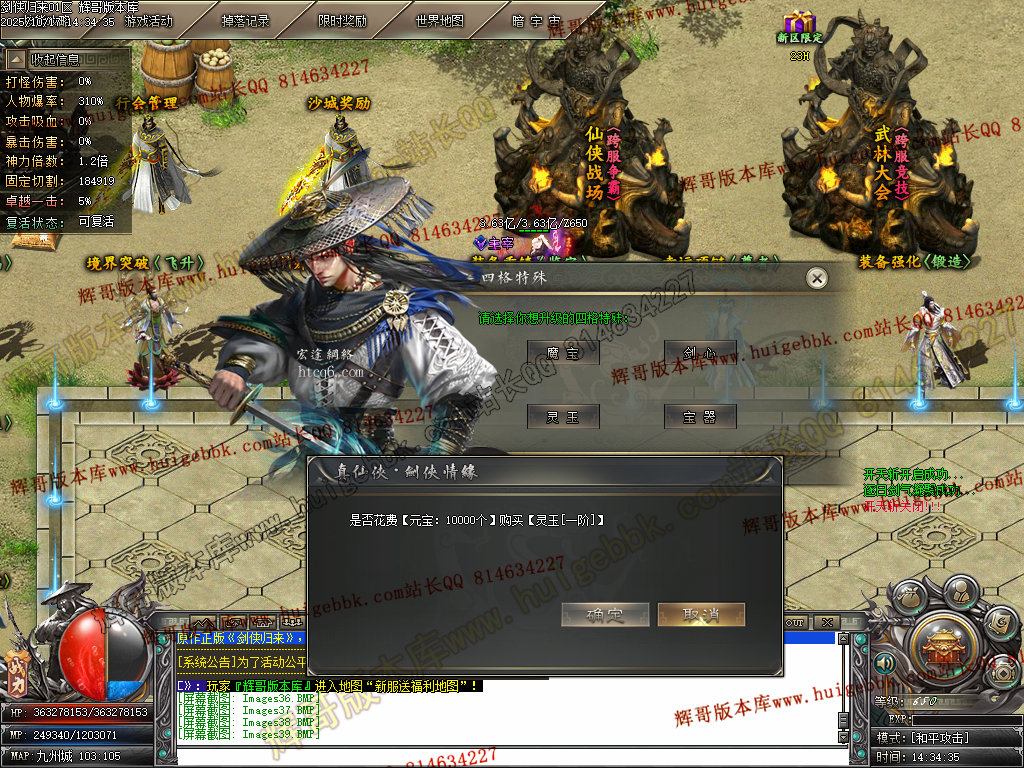Cancel the purchase with 取消
1024x768 pixels.
701,615
